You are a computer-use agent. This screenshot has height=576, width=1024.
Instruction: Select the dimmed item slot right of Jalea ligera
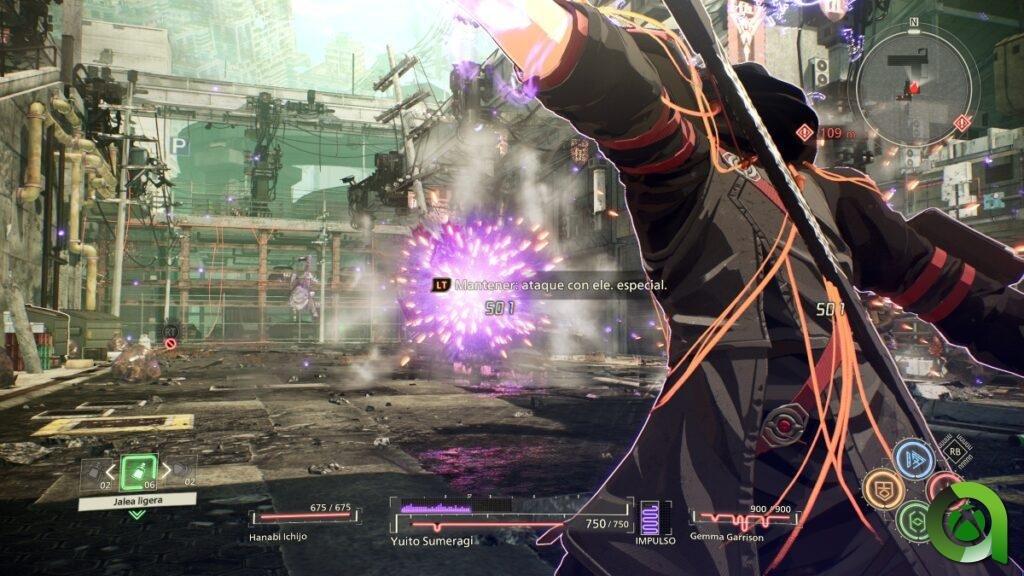(x=182, y=468)
